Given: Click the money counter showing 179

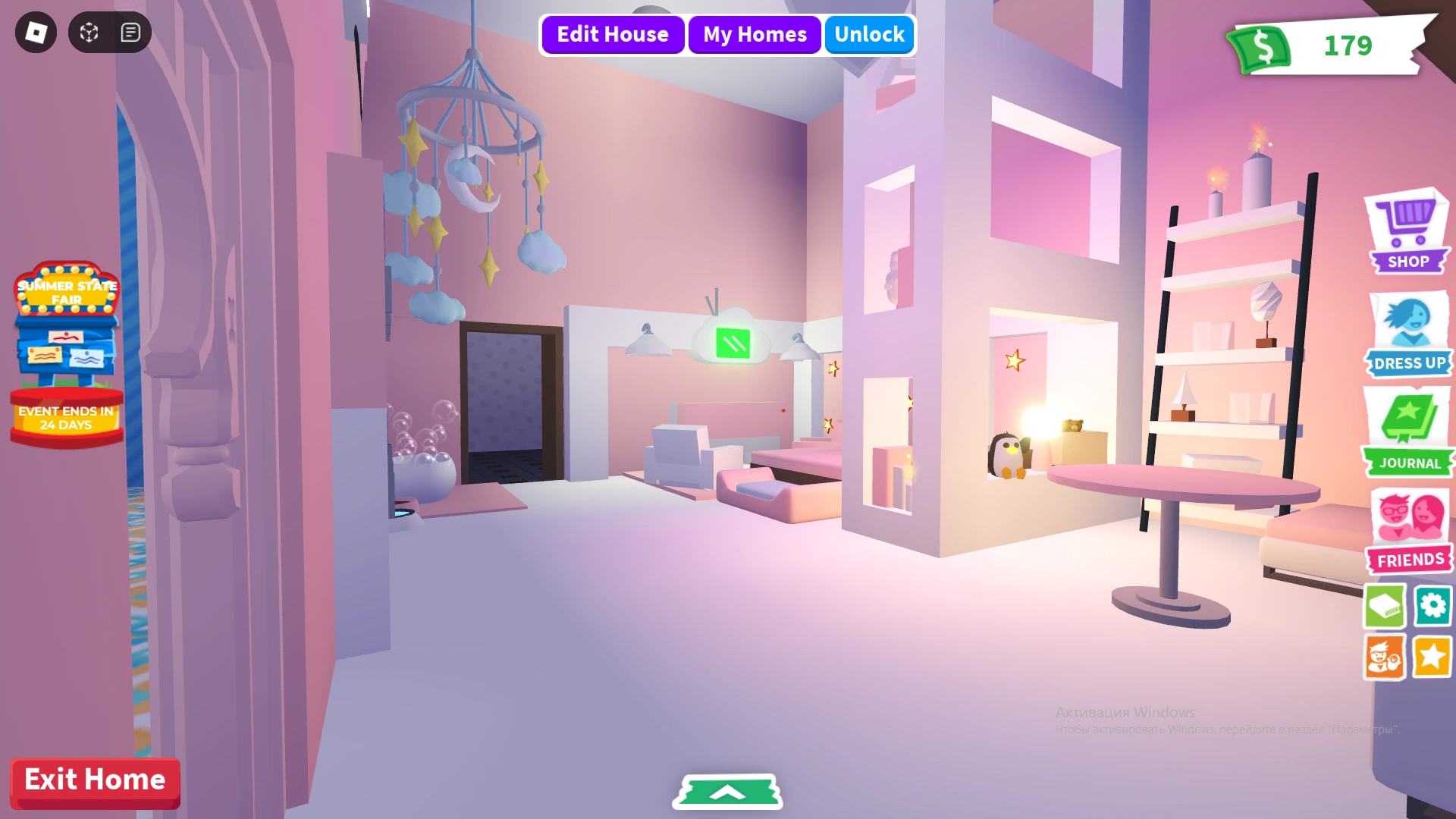Looking at the screenshot, I should (1349, 47).
